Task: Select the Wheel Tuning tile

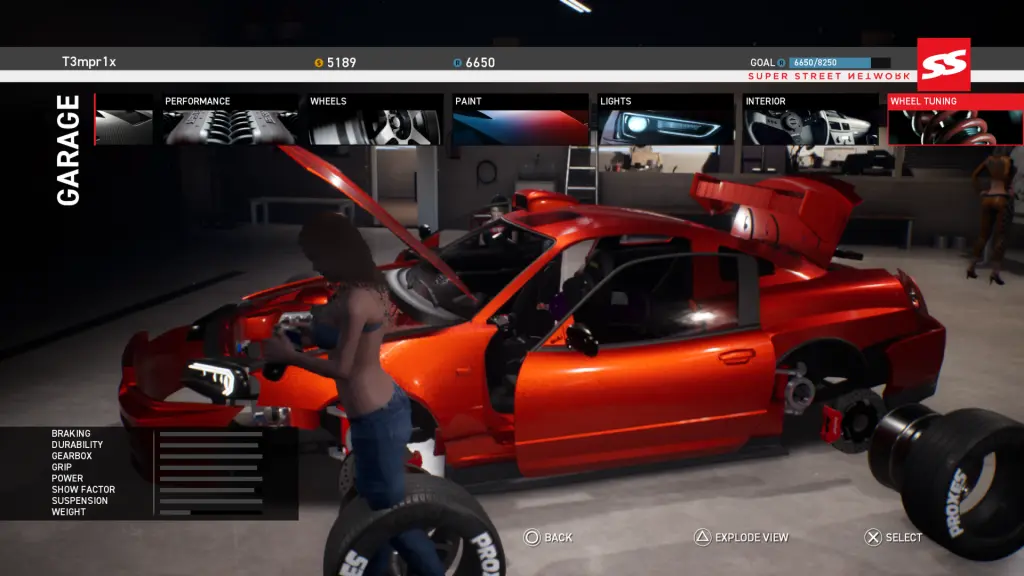Action: tap(954, 120)
